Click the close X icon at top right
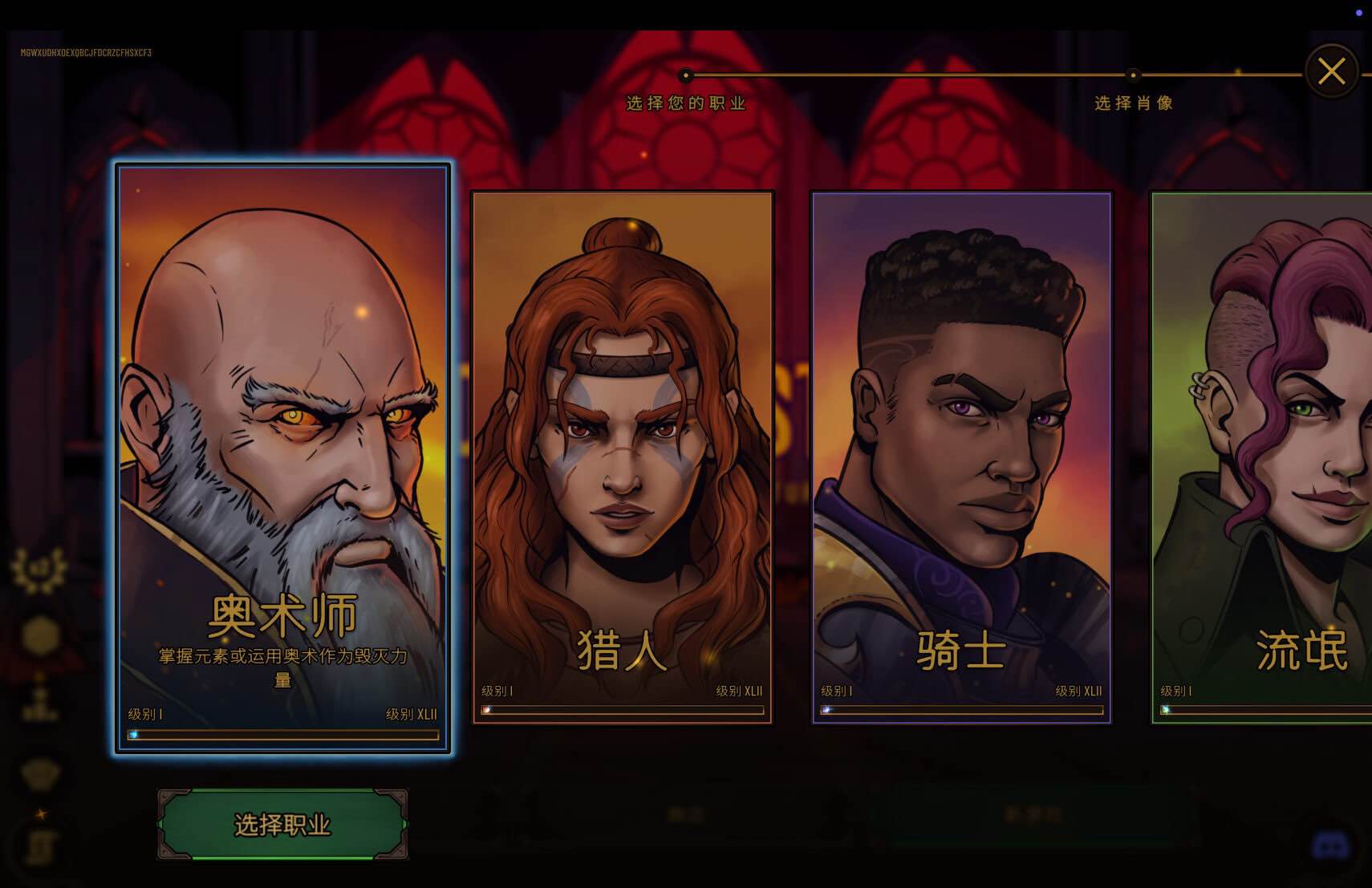Screen dimensions: 1372x888 click(1331, 71)
